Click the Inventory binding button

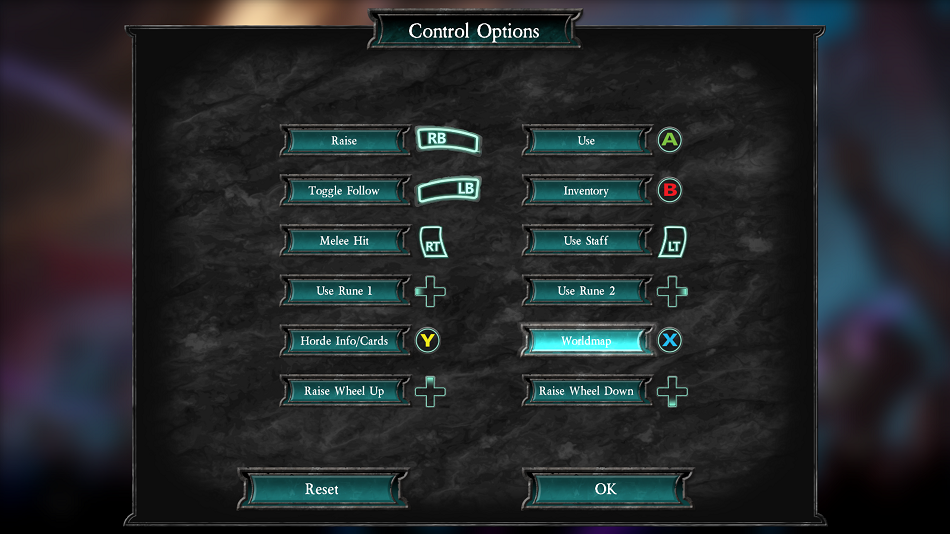click(586, 191)
